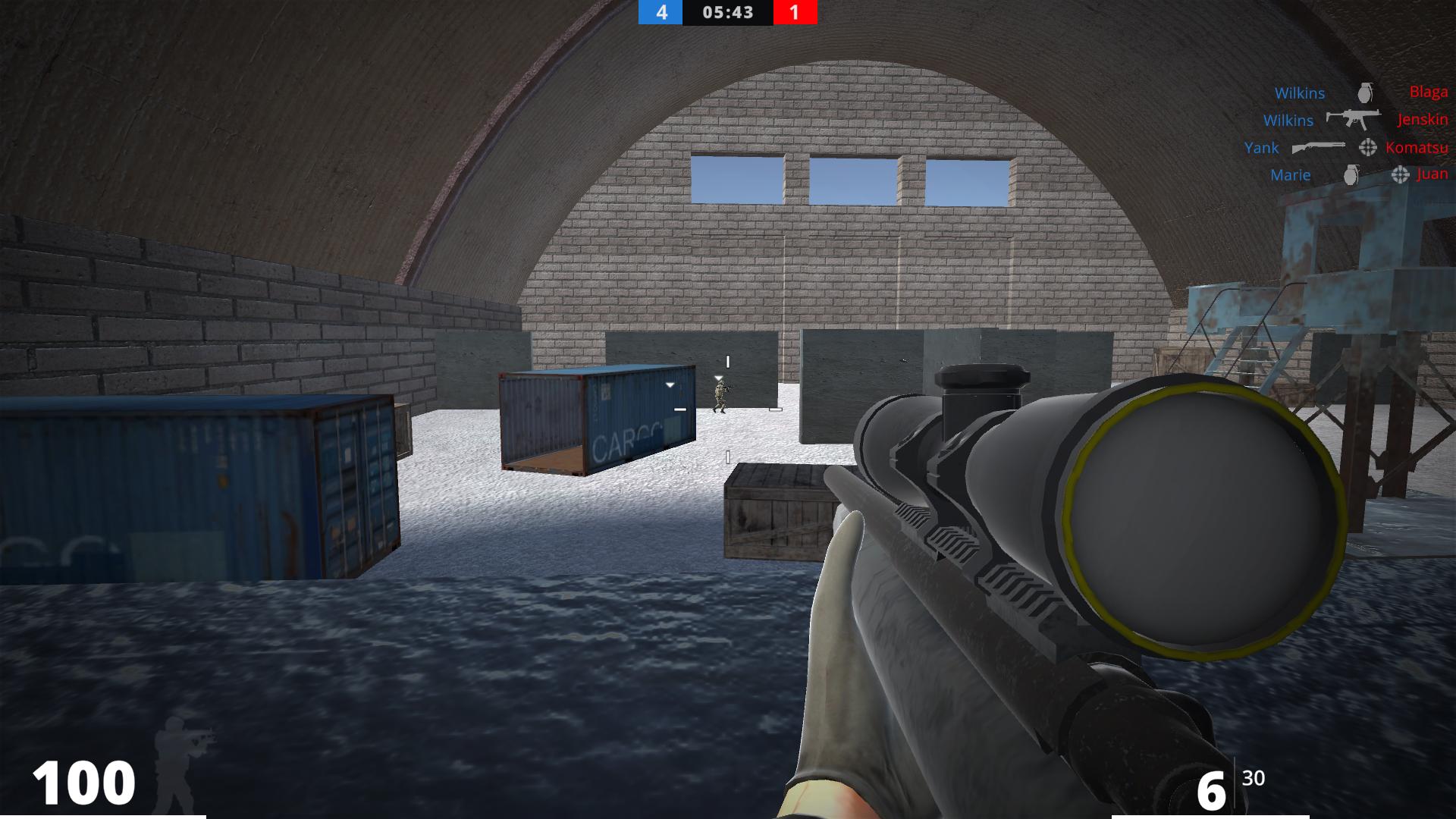
Task: Click Marie's blue player name
Action: coord(1291,175)
